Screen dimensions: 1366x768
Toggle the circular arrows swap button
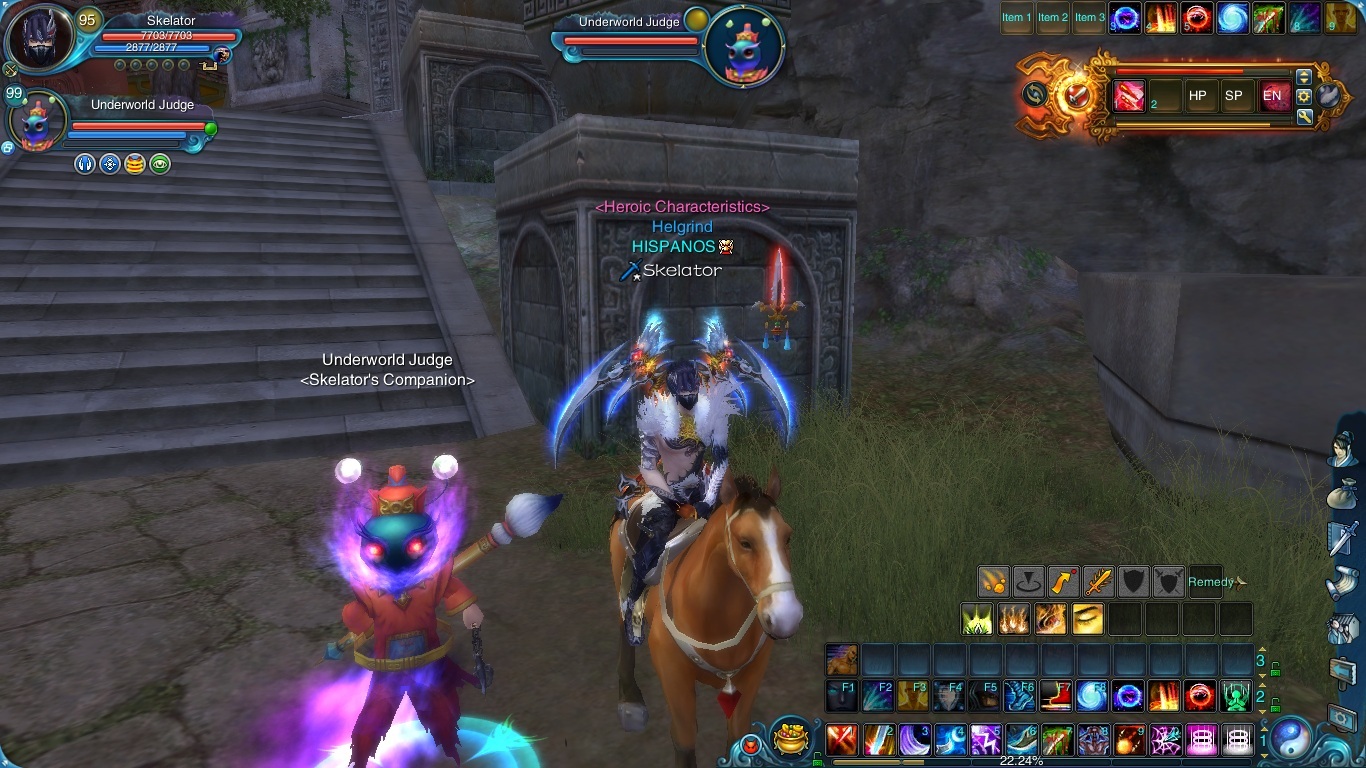[x=1034, y=95]
